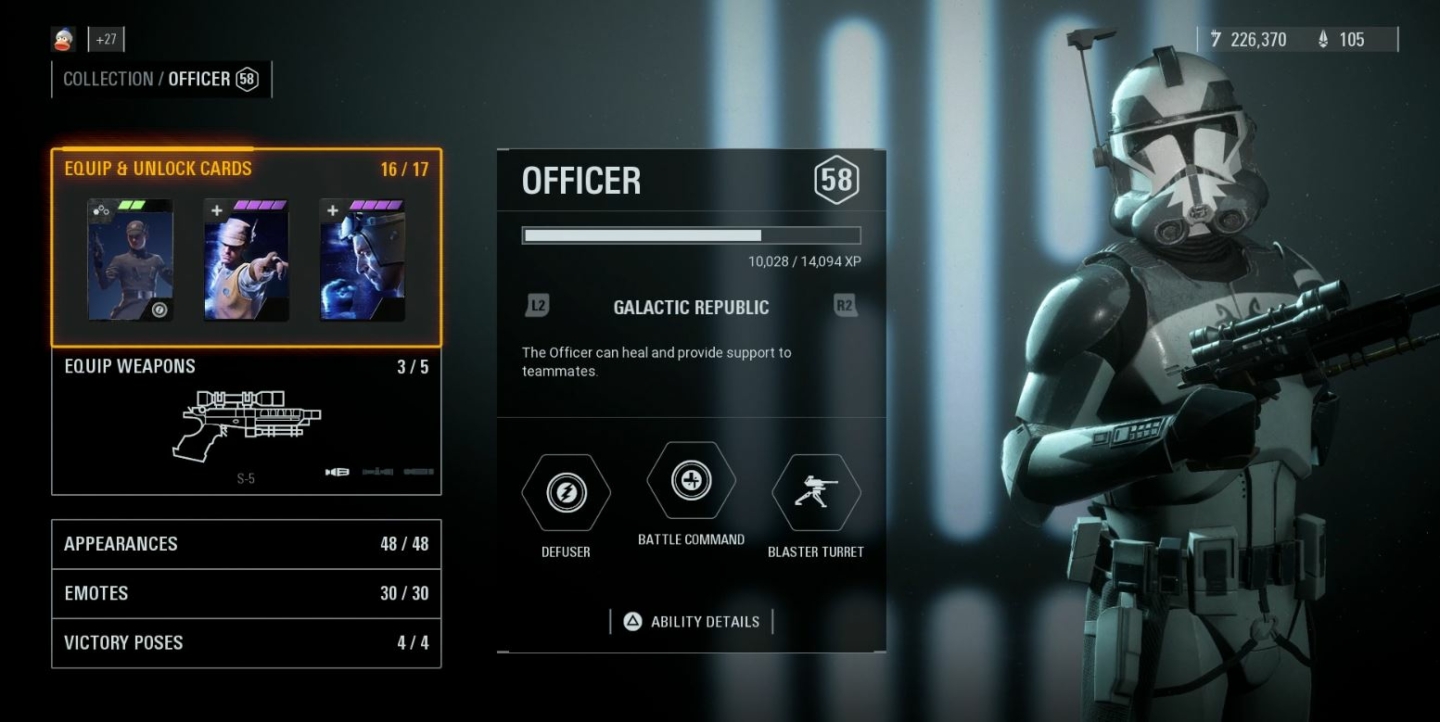Open the Emotes collection row
The image size is (1440, 722).
[245, 593]
